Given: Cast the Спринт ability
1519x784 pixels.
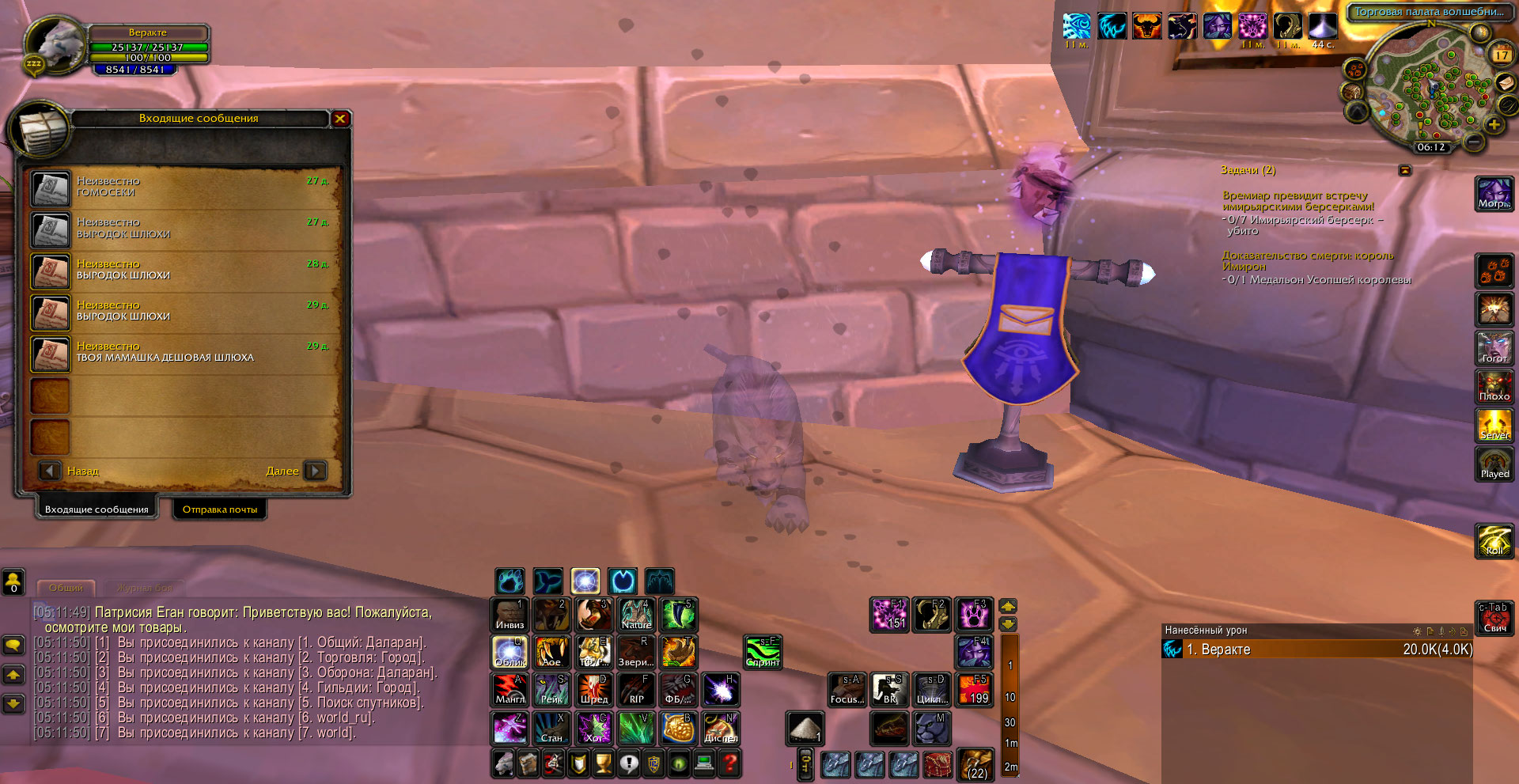Looking at the screenshot, I should [x=763, y=652].
